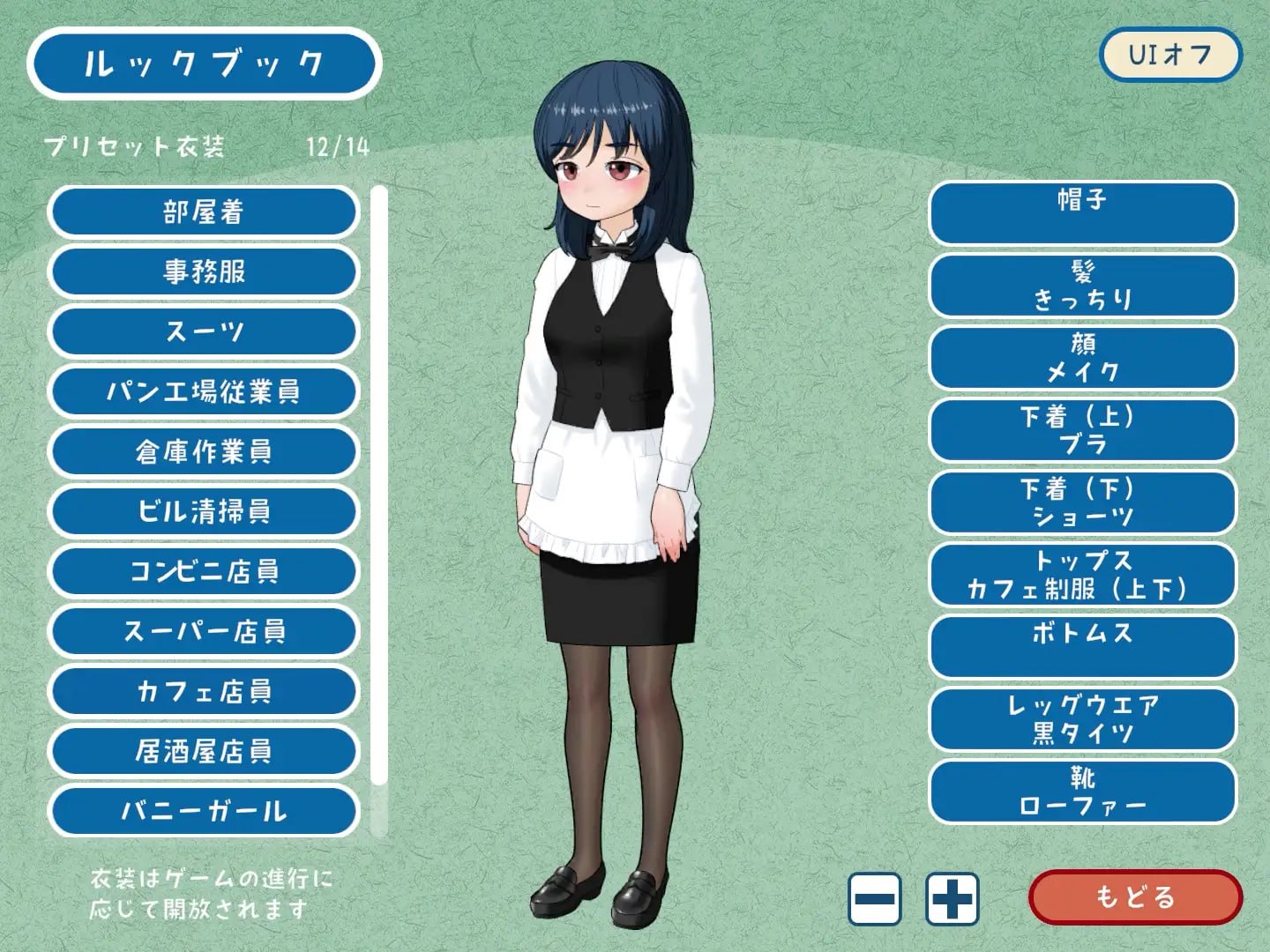This screenshot has width=1270, height=952.
Task: Open the 髪 hair option
Action: [1083, 286]
